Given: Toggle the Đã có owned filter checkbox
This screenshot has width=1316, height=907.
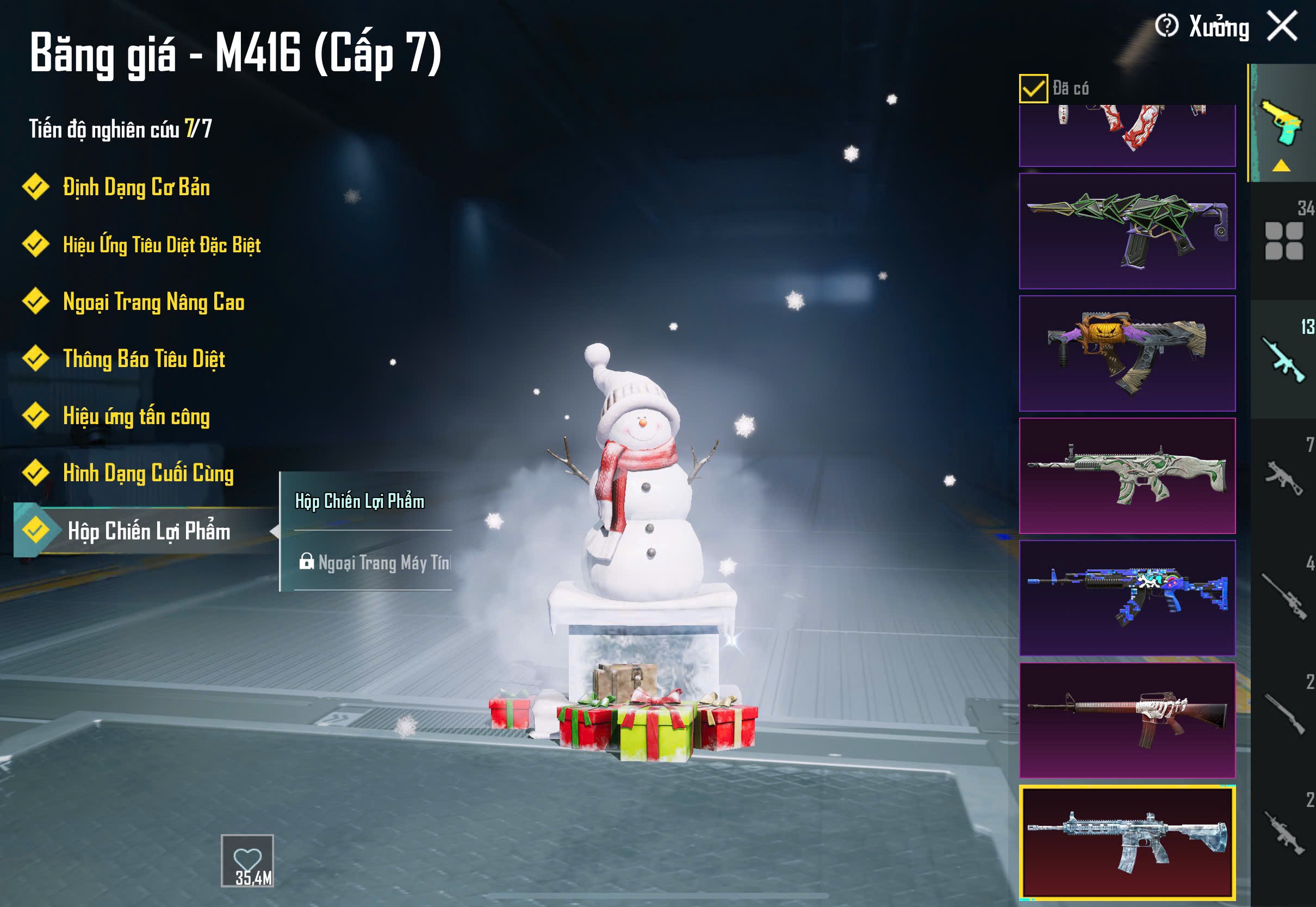Looking at the screenshot, I should [1033, 89].
